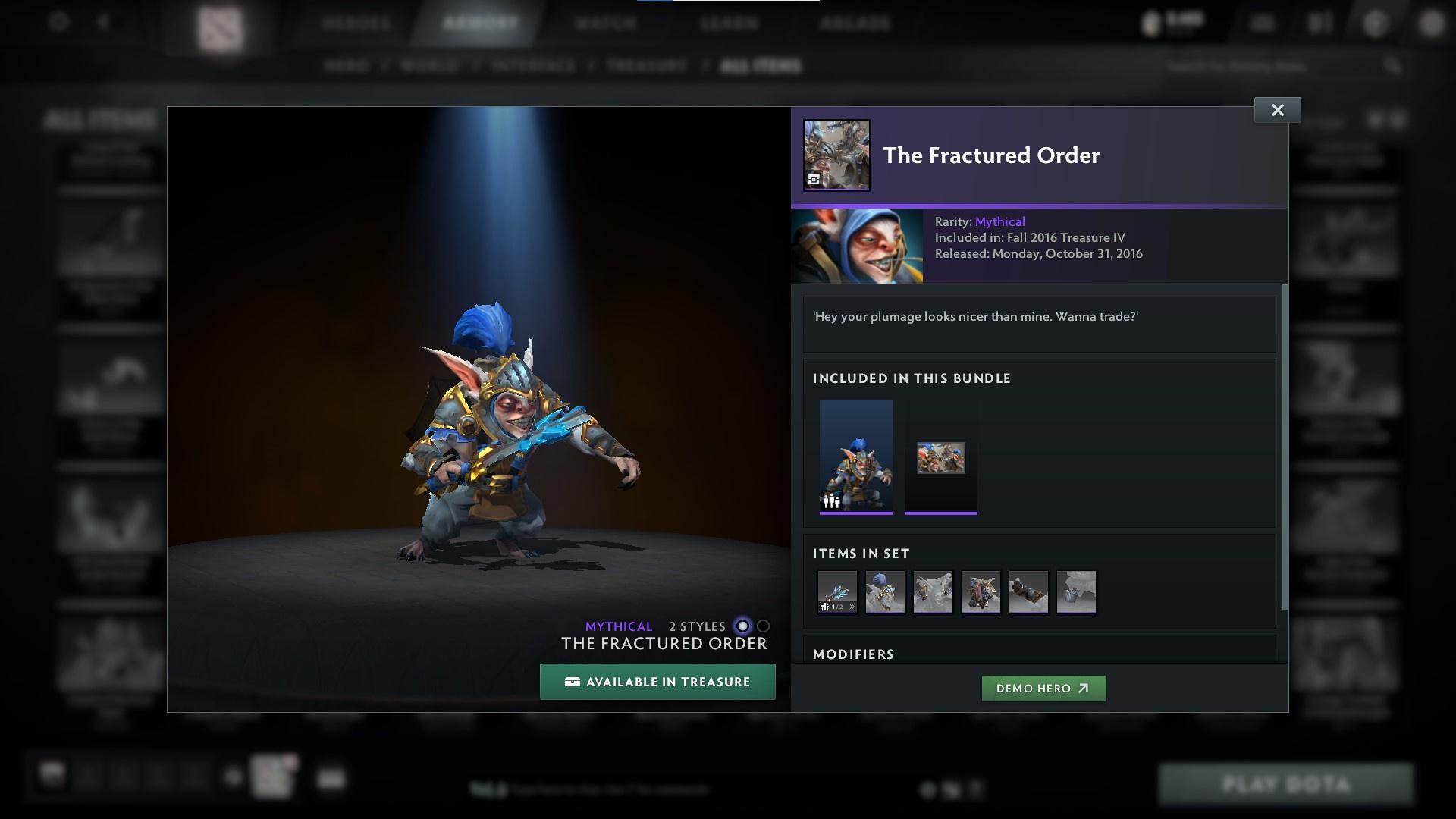Viewport: 1456px width, 819px height.
Task: Select the first style radio button
Action: tap(741, 626)
